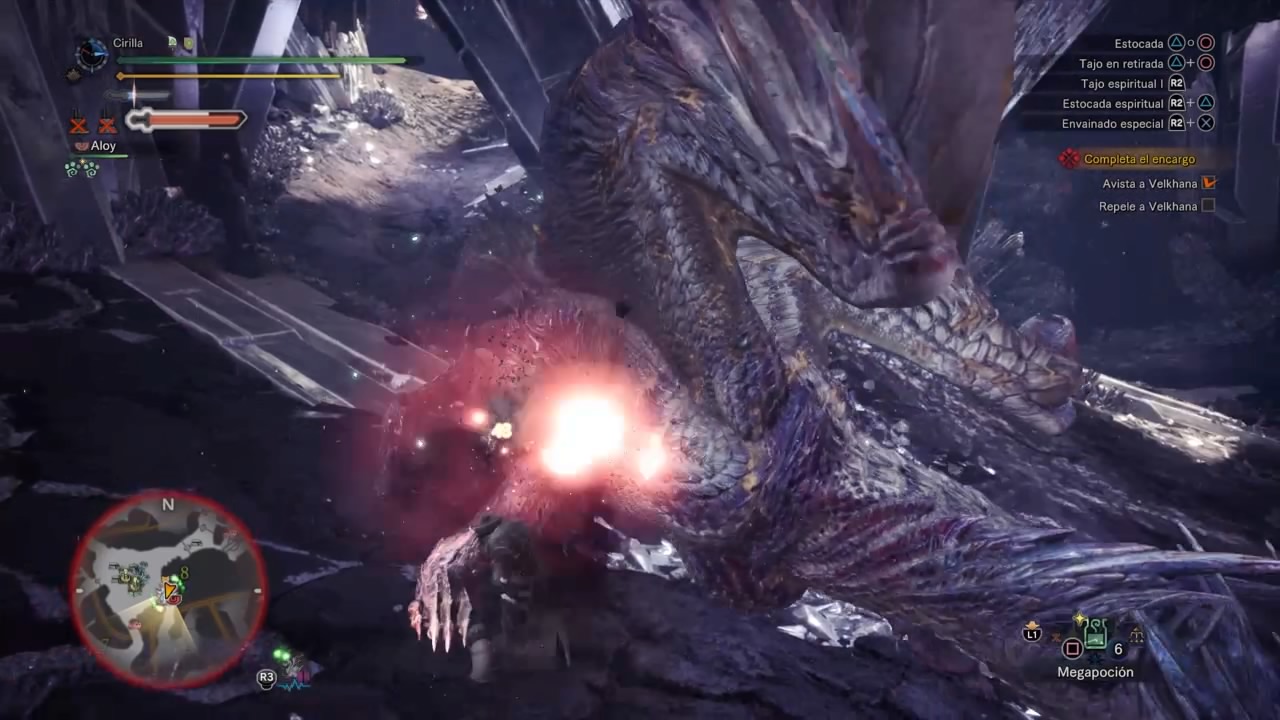This screenshot has width=1280, height=720.
Task: Click the quest clock icon beside Cirilla
Action: 92,53
